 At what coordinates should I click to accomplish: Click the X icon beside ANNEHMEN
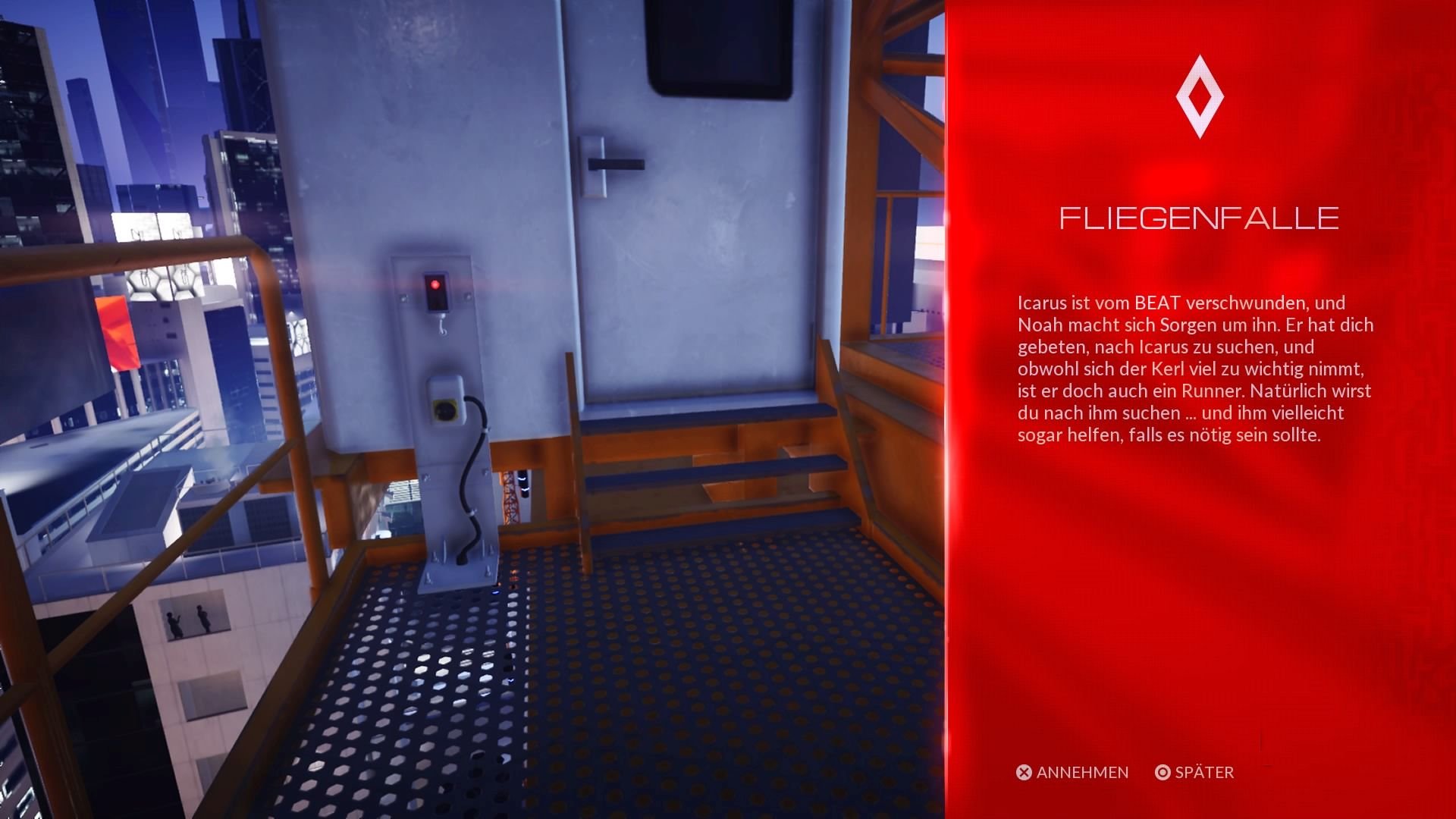(1025, 773)
